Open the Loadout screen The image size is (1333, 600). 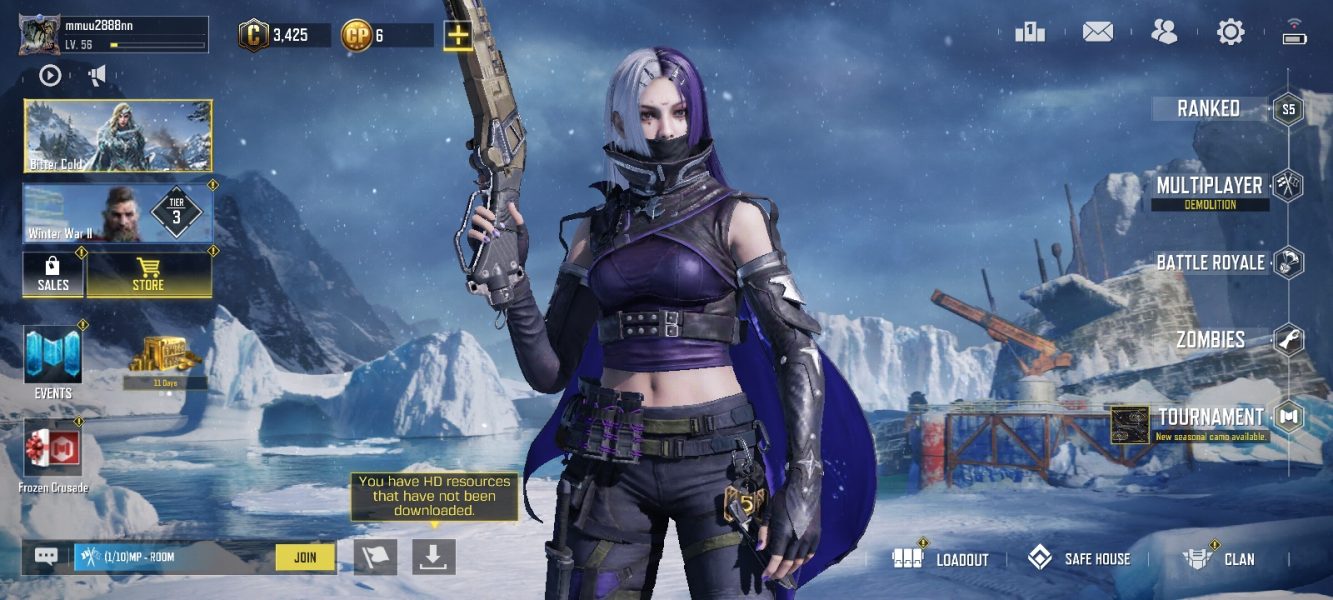pos(941,559)
